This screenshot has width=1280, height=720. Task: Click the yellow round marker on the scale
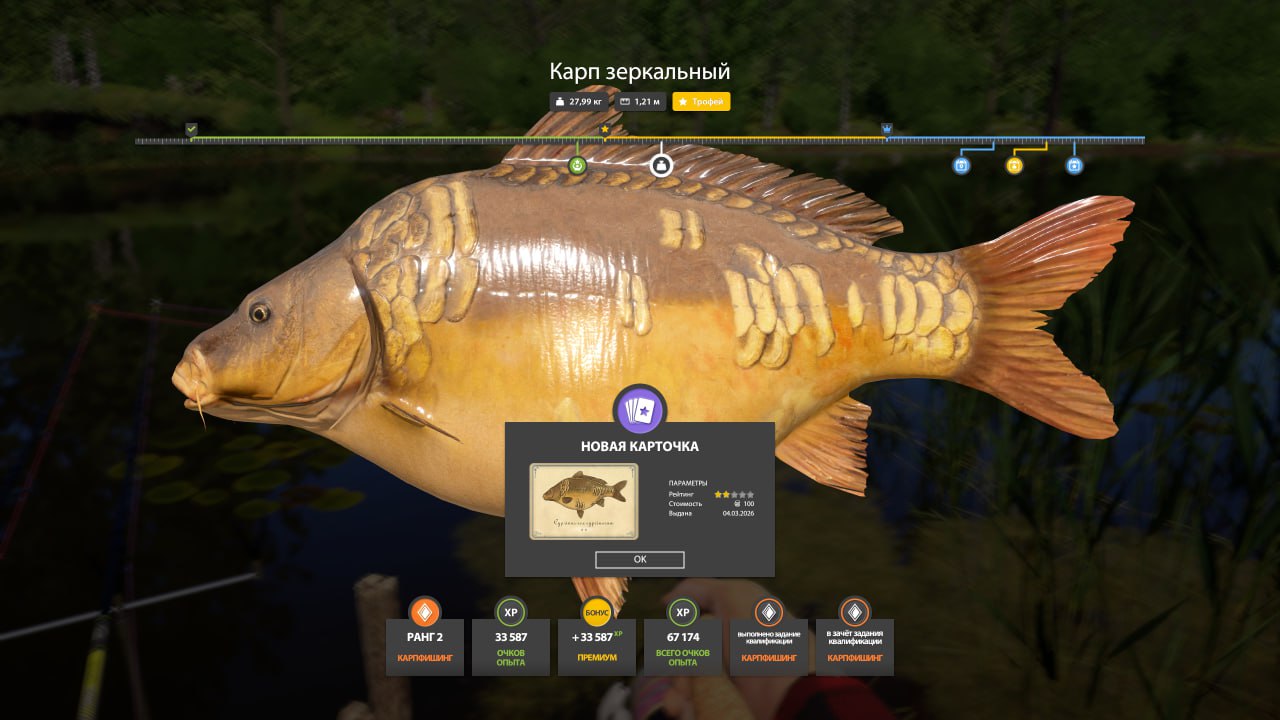[x=1014, y=166]
